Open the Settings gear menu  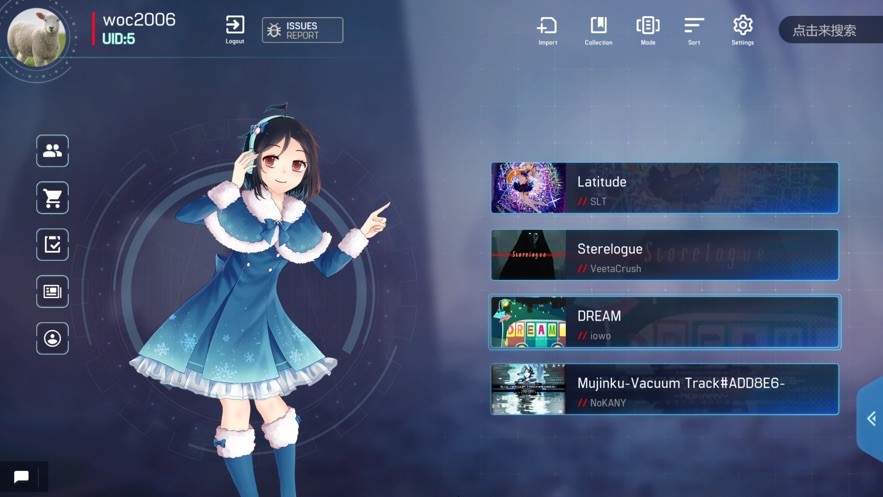tap(742, 30)
